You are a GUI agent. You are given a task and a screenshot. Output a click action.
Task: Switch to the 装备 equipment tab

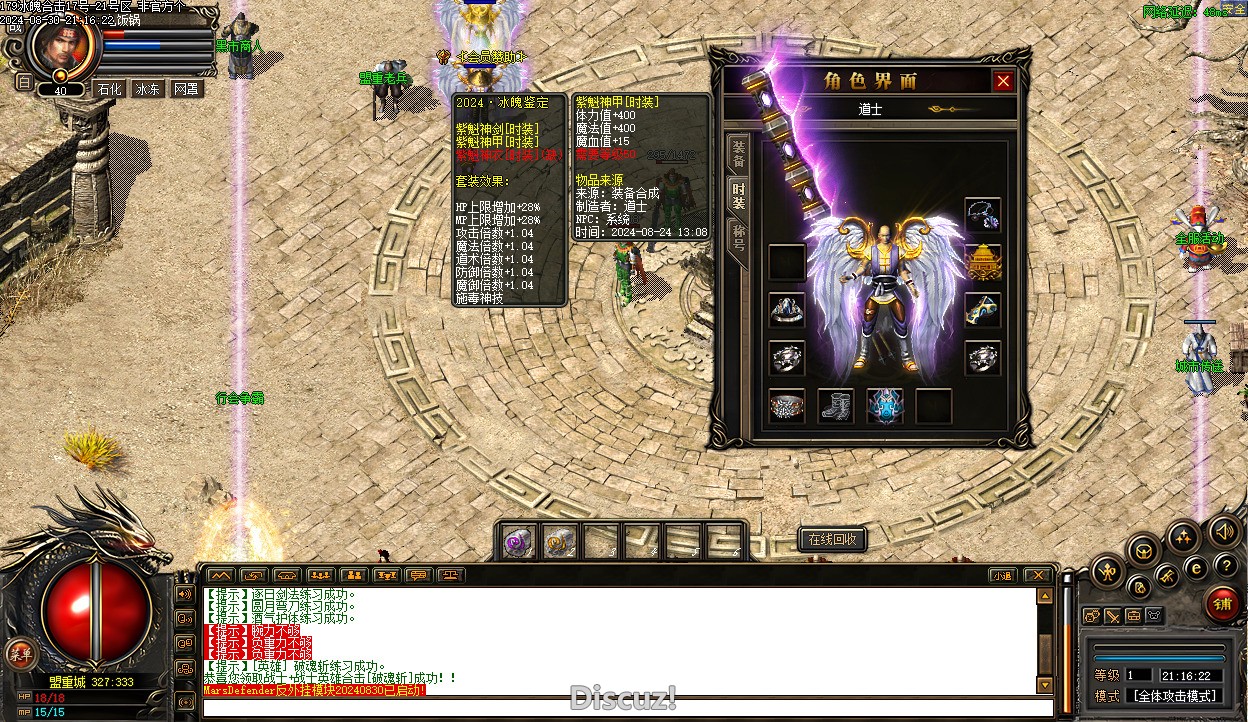tap(738, 153)
